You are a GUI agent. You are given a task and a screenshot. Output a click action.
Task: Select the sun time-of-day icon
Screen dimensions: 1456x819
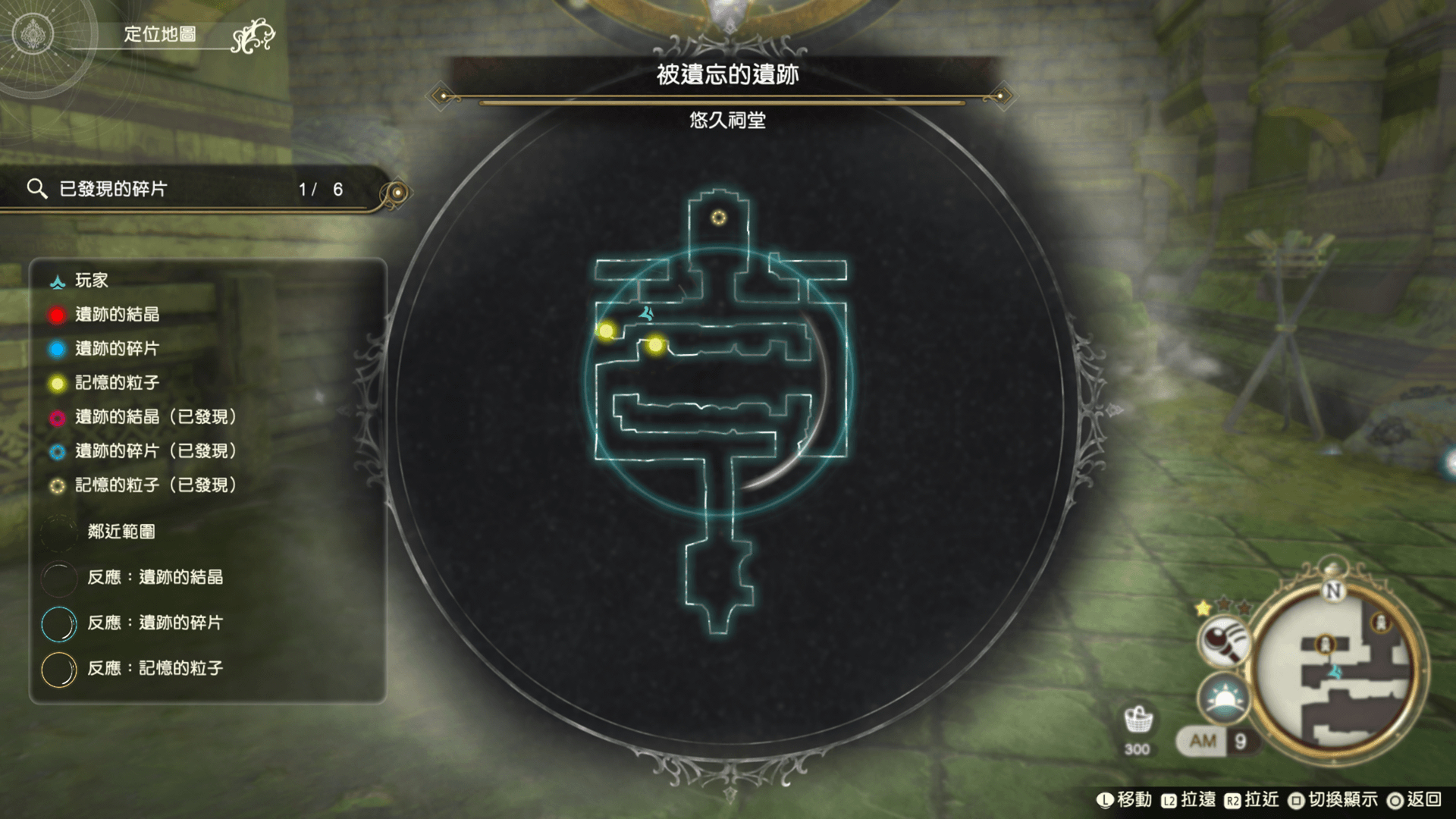pyautogui.click(x=1222, y=698)
